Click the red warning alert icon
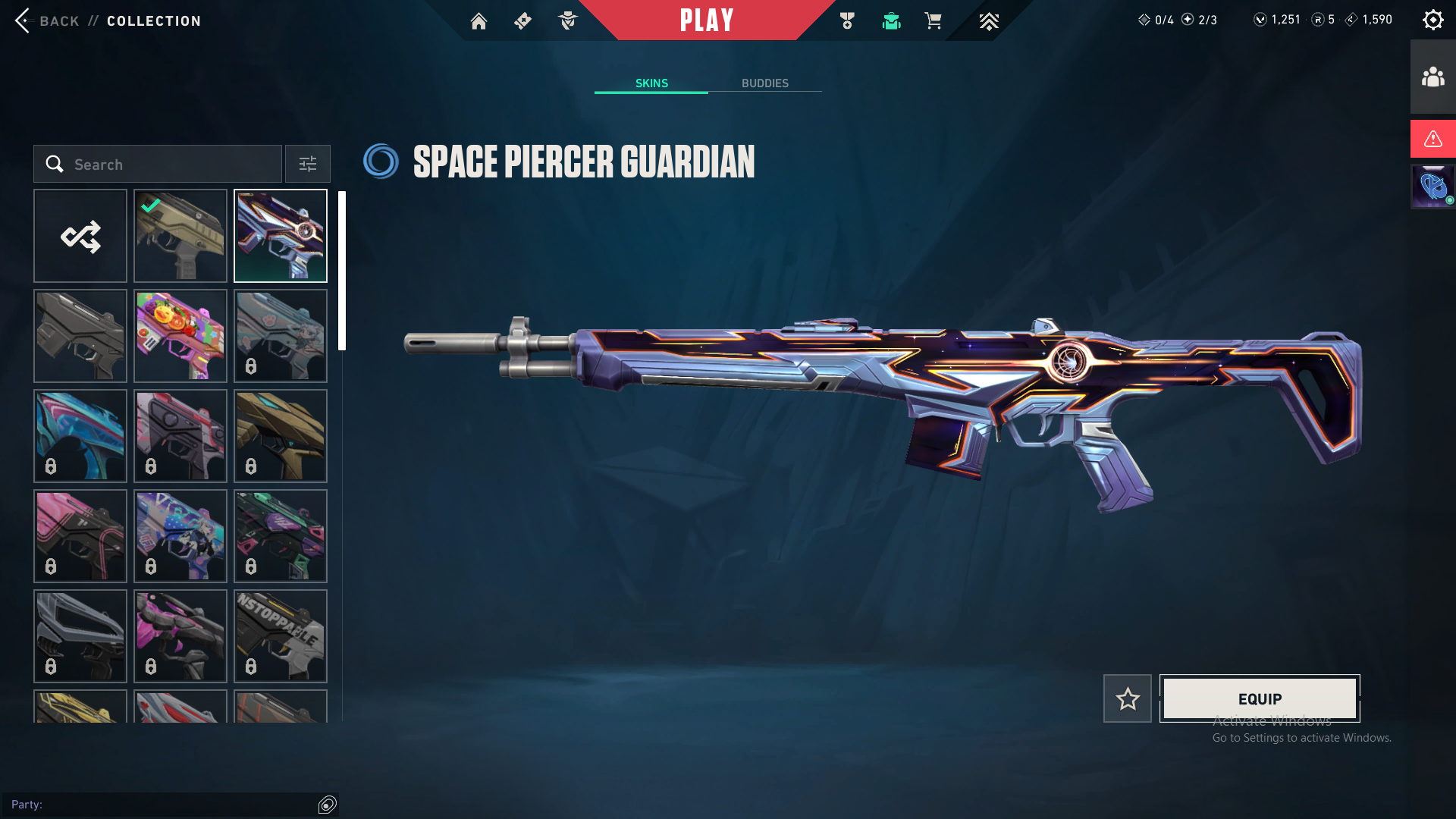Screen dimensions: 1456x819 coord(1432,139)
